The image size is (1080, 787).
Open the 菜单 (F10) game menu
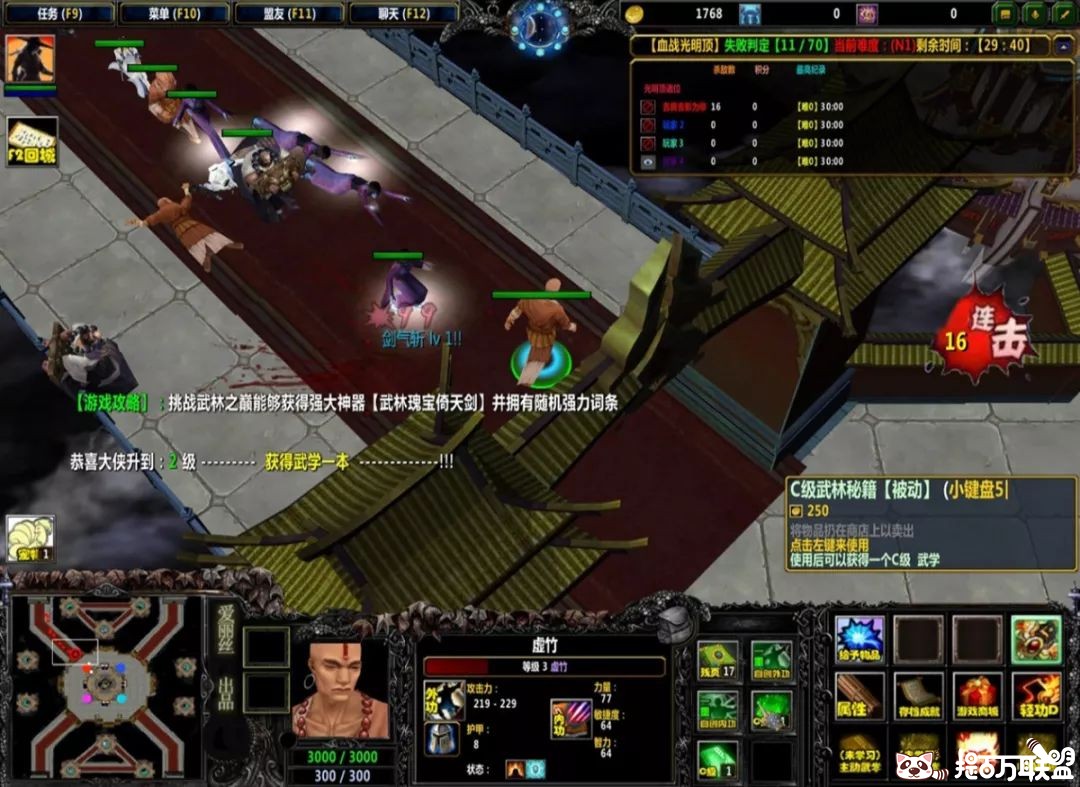point(174,14)
